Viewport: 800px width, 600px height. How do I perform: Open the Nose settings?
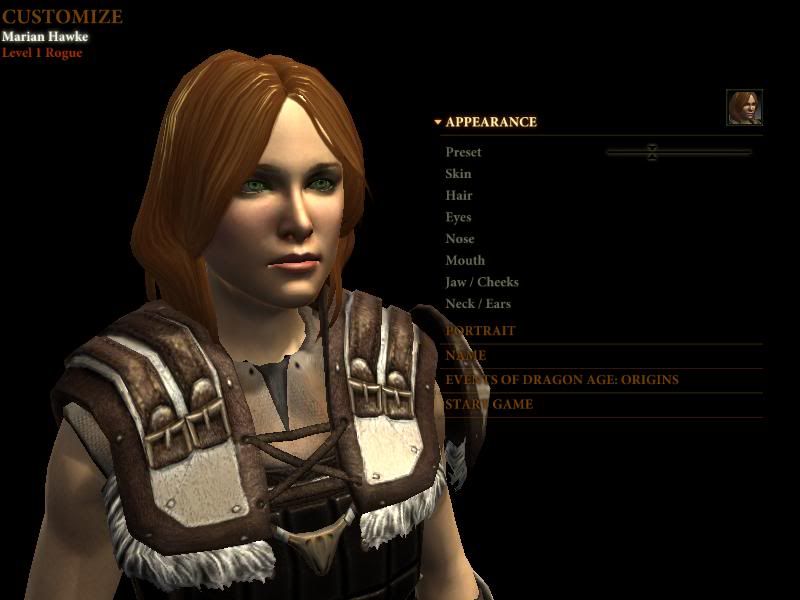460,239
